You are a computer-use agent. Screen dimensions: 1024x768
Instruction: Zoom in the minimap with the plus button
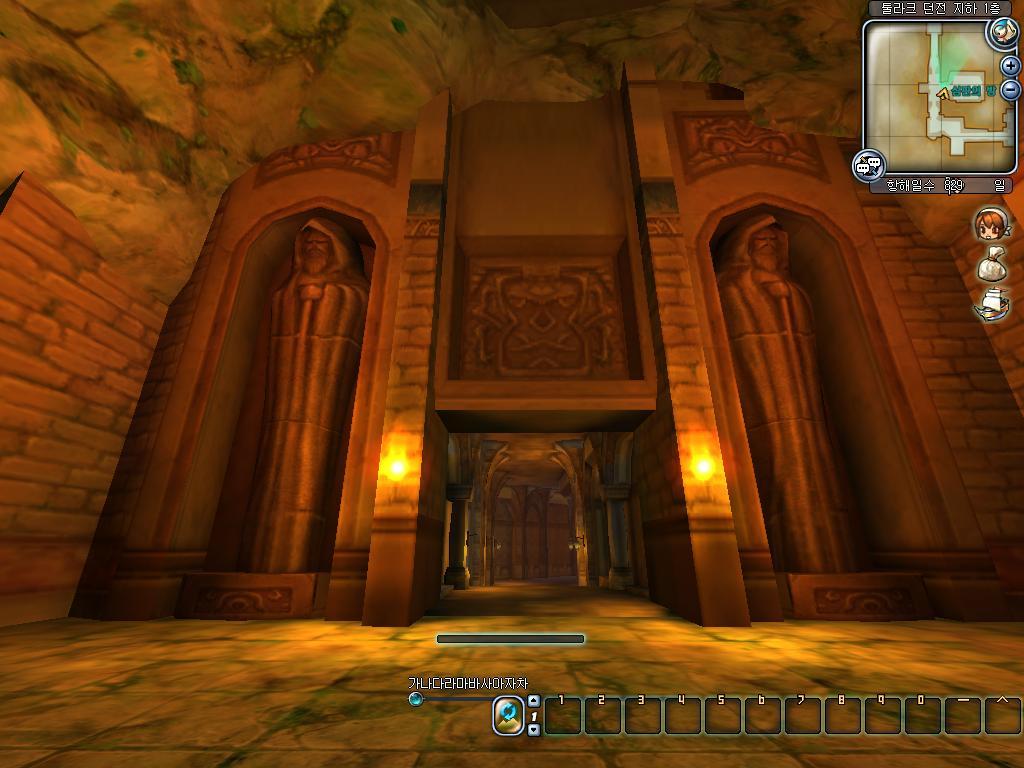pyautogui.click(x=1010, y=66)
